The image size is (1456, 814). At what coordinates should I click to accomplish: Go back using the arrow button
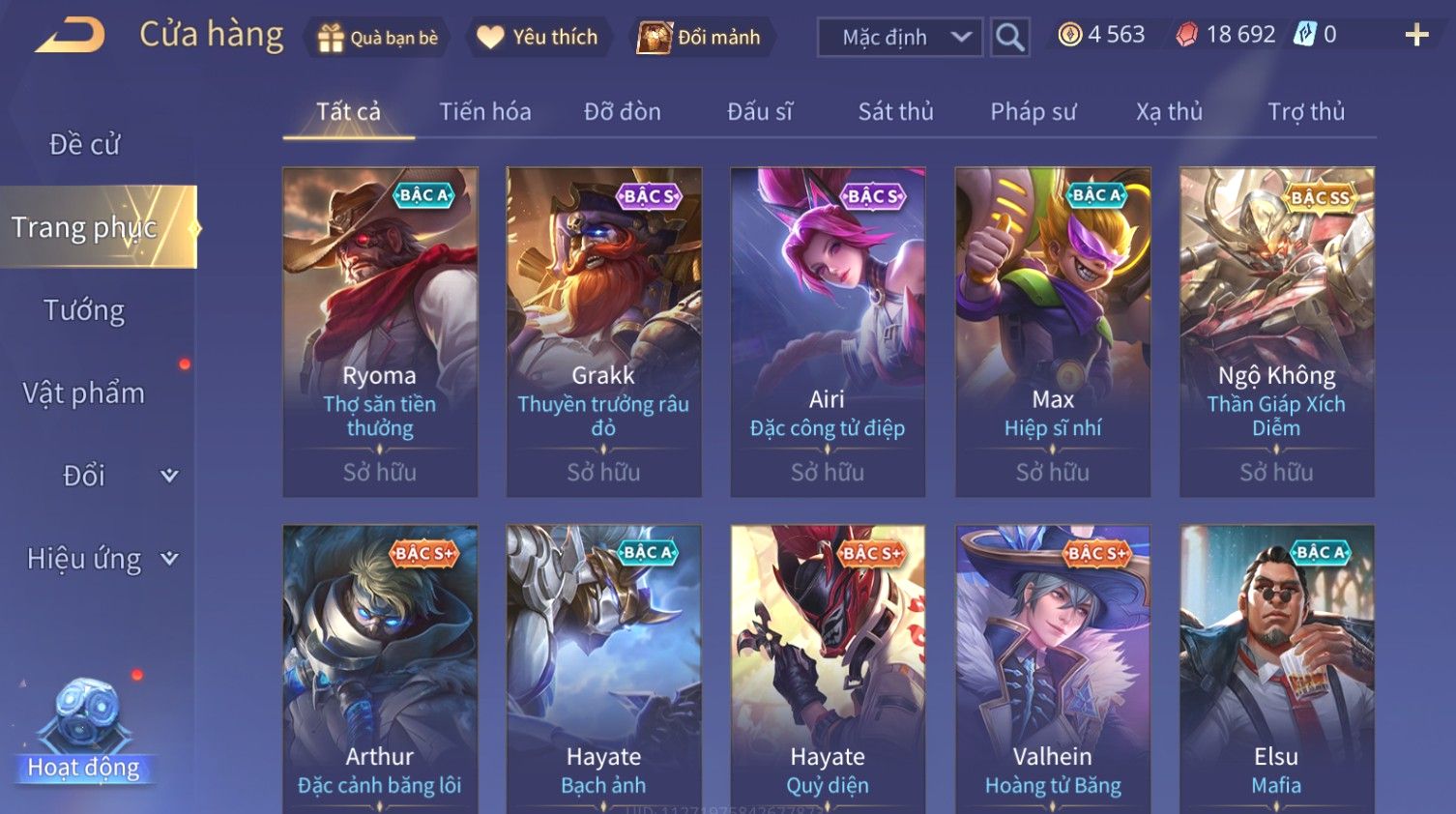tap(71, 36)
